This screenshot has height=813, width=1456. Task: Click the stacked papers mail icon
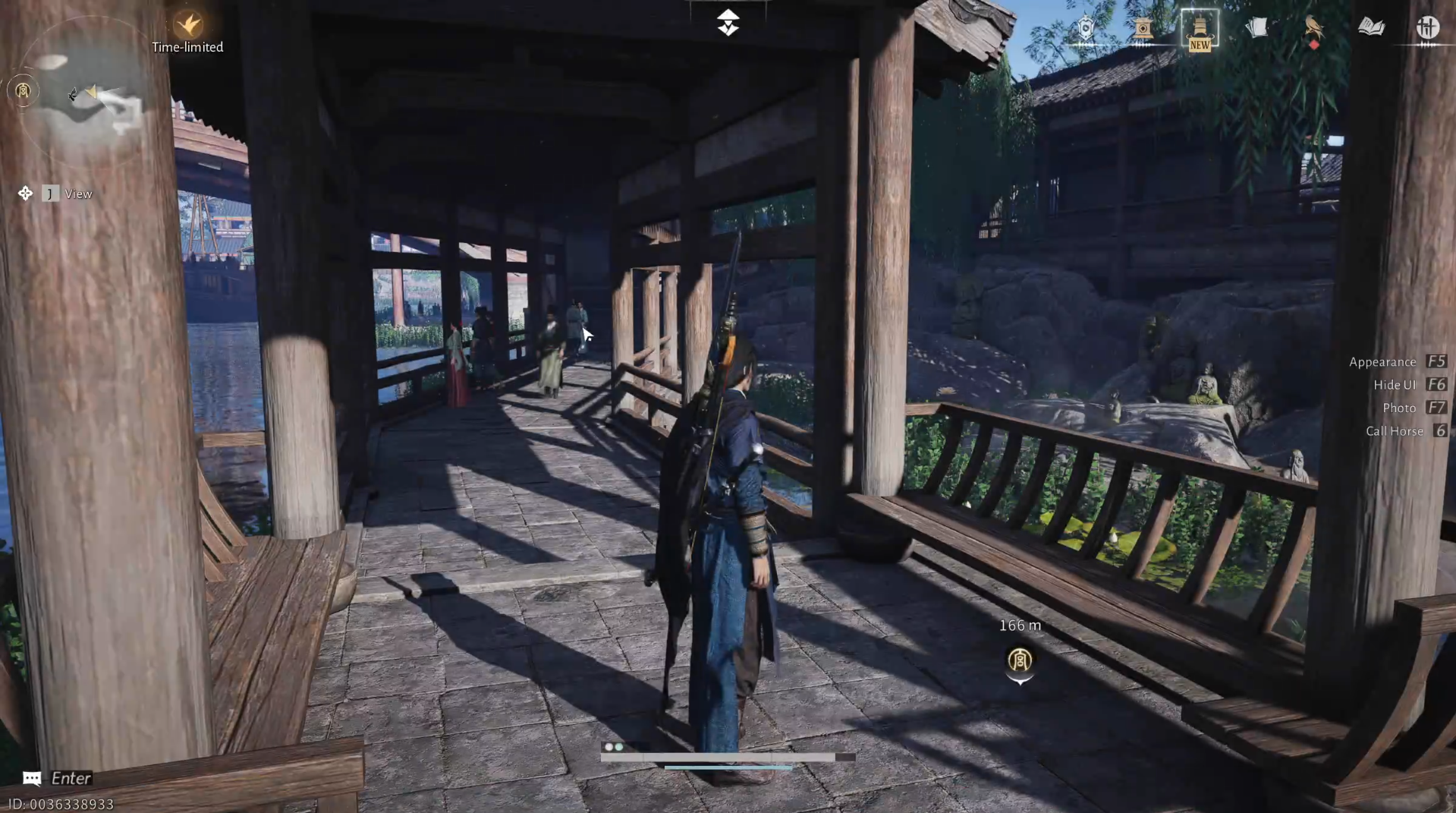[x=1257, y=27]
